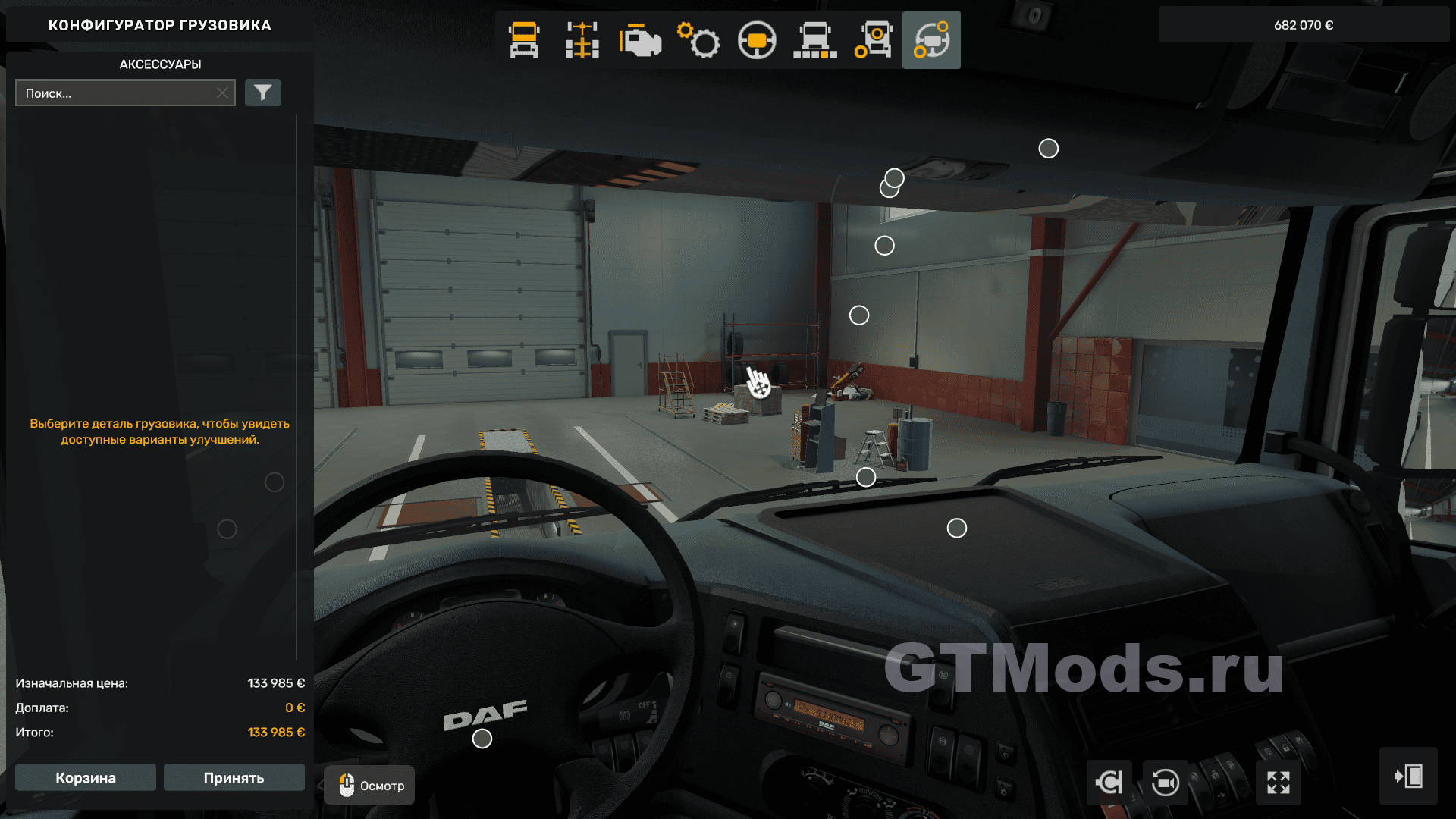Open the transmission gears category

[x=698, y=40]
